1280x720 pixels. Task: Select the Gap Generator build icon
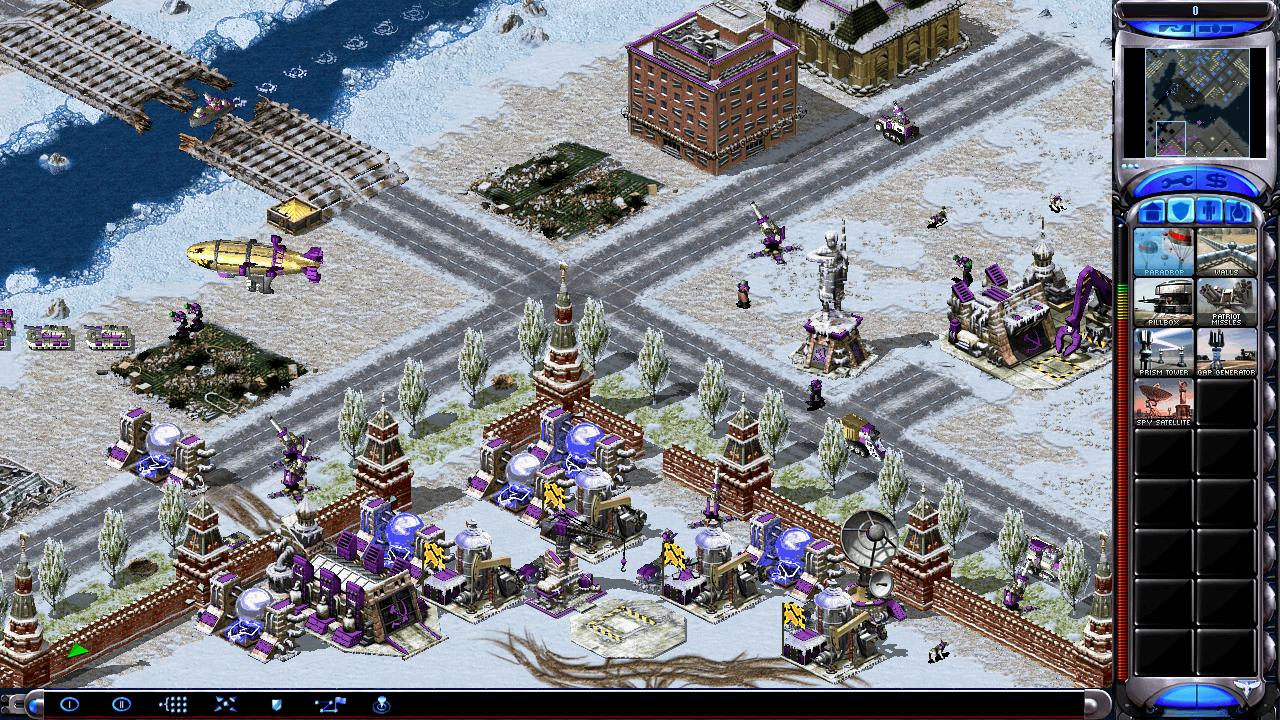pyautogui.click(x=1226, y=352)
